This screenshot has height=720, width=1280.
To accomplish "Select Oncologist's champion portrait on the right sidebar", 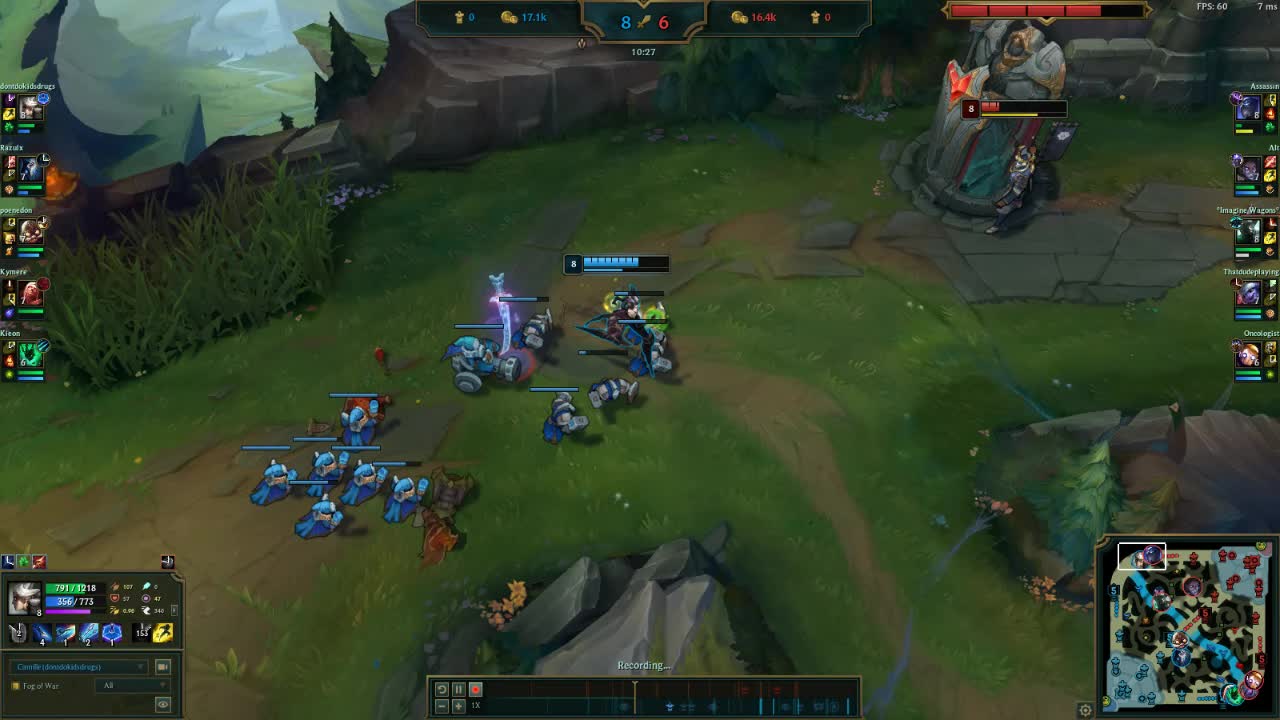I will pyautogui.click(x=1248, y=355).
